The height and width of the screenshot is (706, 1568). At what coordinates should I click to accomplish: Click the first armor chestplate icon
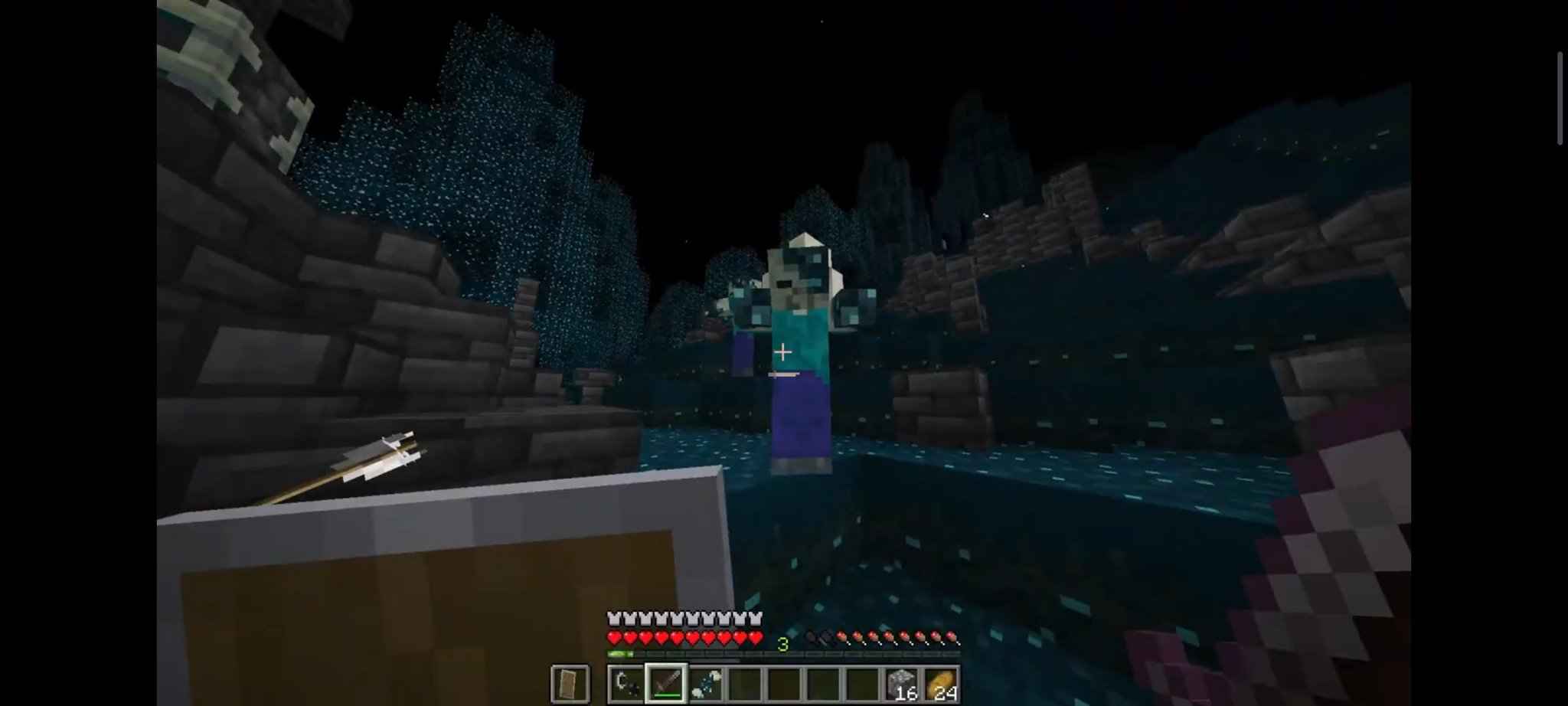tap(614, 619)
